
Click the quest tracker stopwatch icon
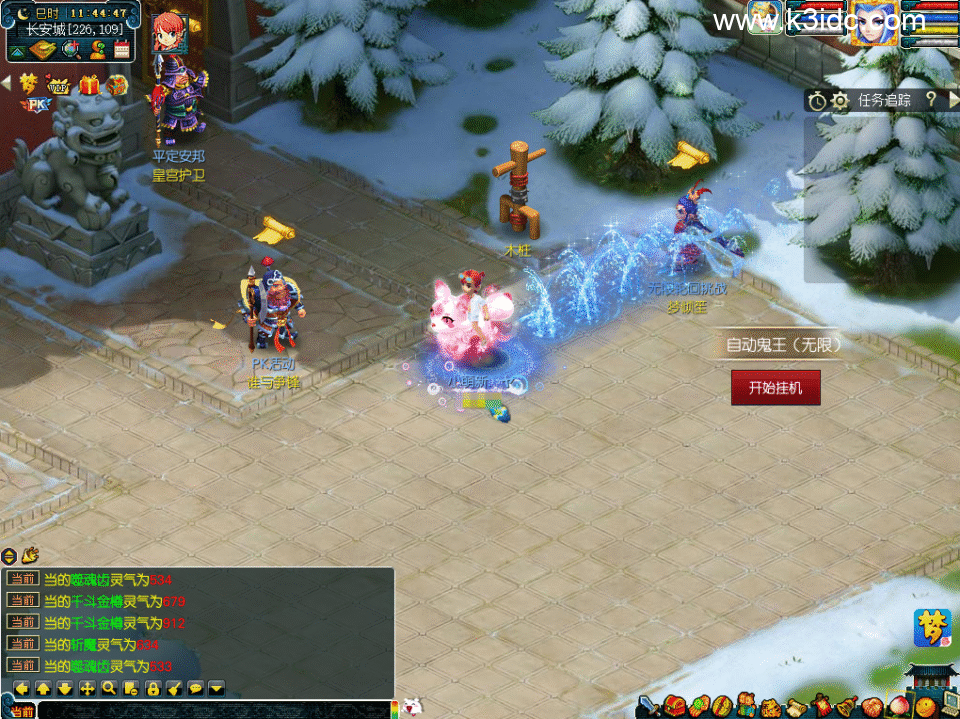[x=817, y=101]
